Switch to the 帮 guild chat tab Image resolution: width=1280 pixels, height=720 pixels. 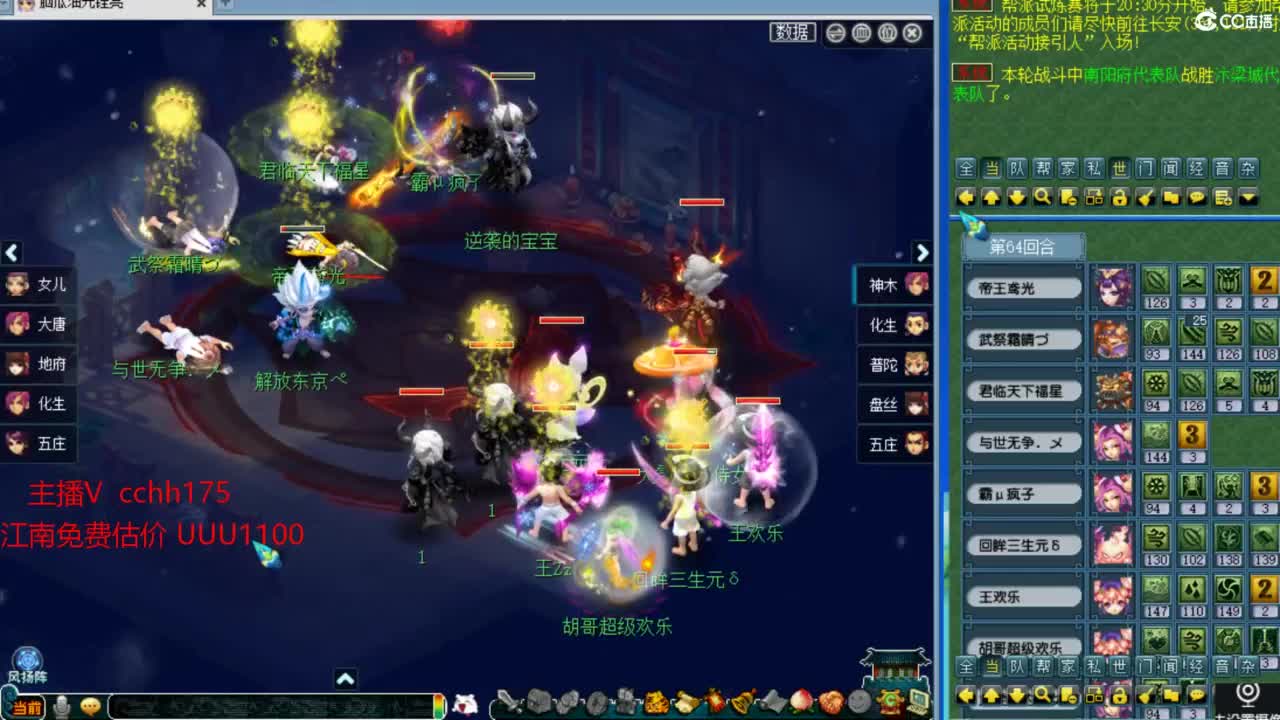point(1041,168)
